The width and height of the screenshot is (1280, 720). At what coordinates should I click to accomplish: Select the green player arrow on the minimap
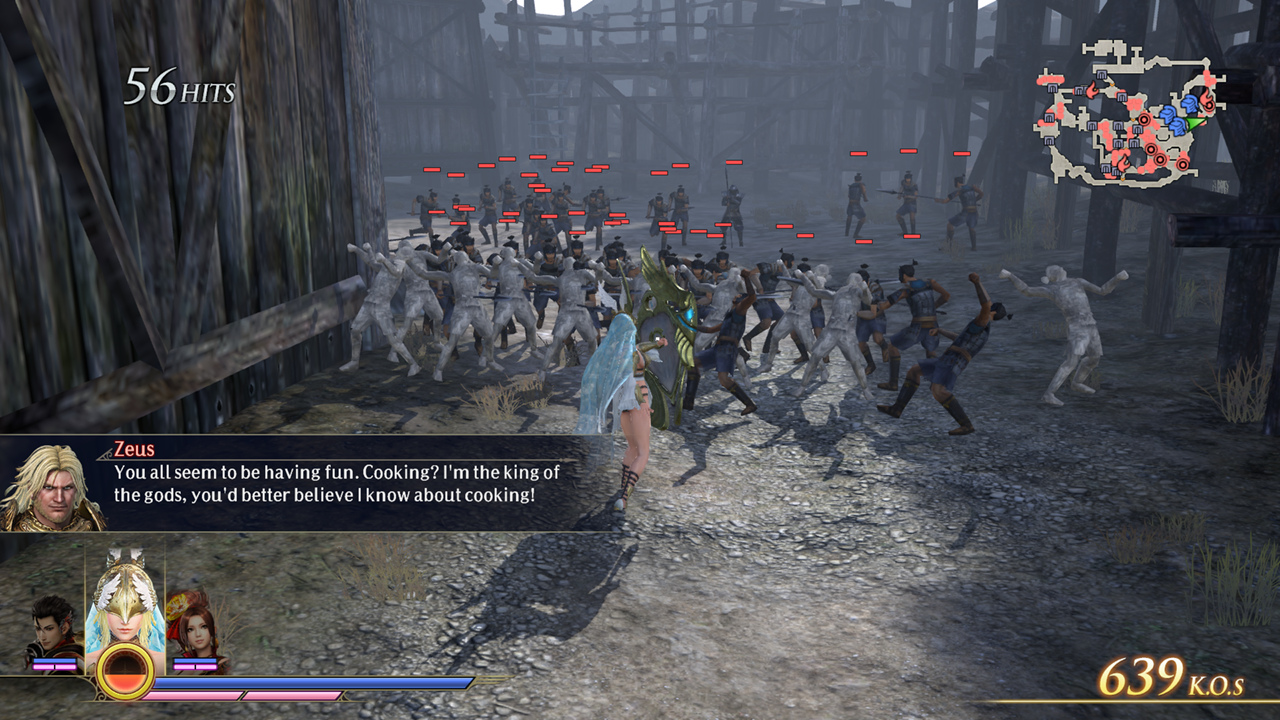click(1193, 122)
